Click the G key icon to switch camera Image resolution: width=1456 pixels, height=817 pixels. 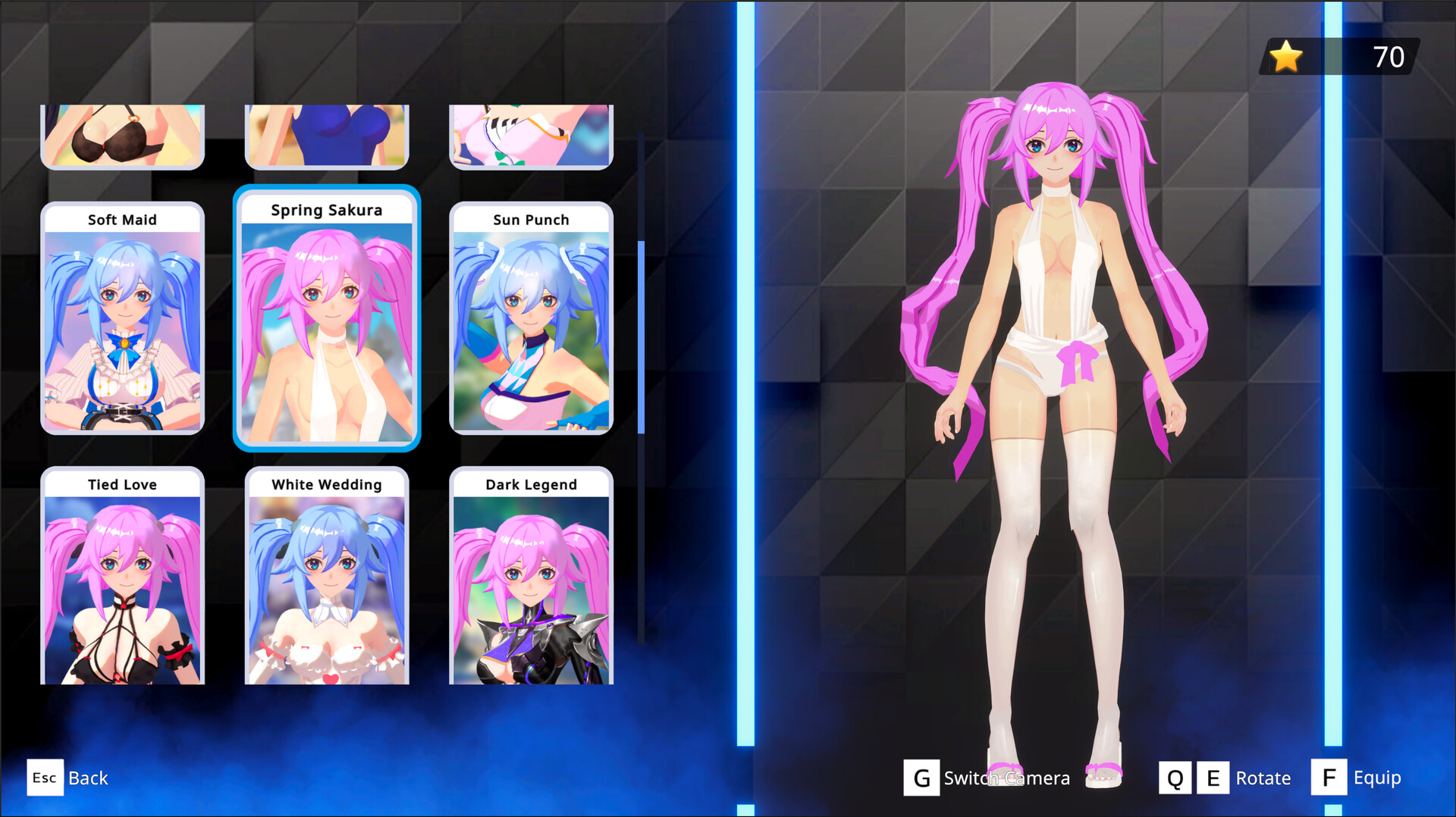coord(921,777)
